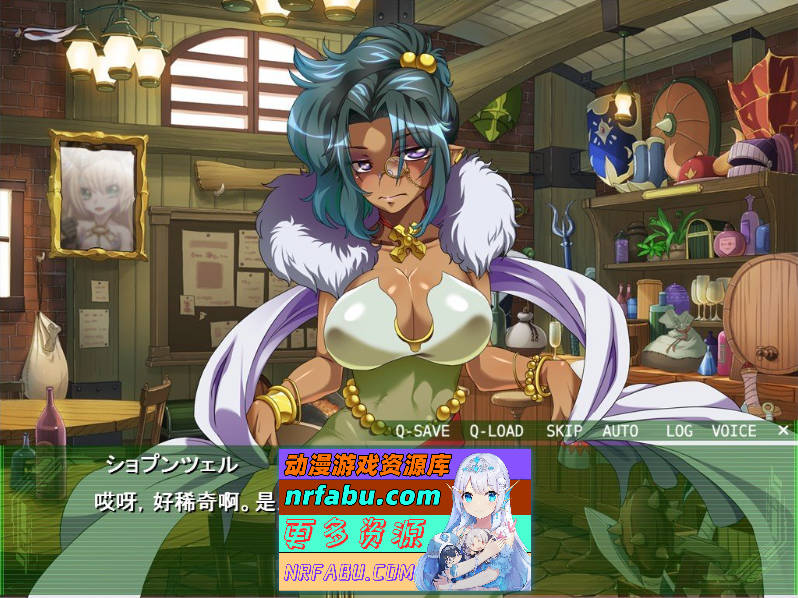Open the dialogue LOG history

[680, 431]
